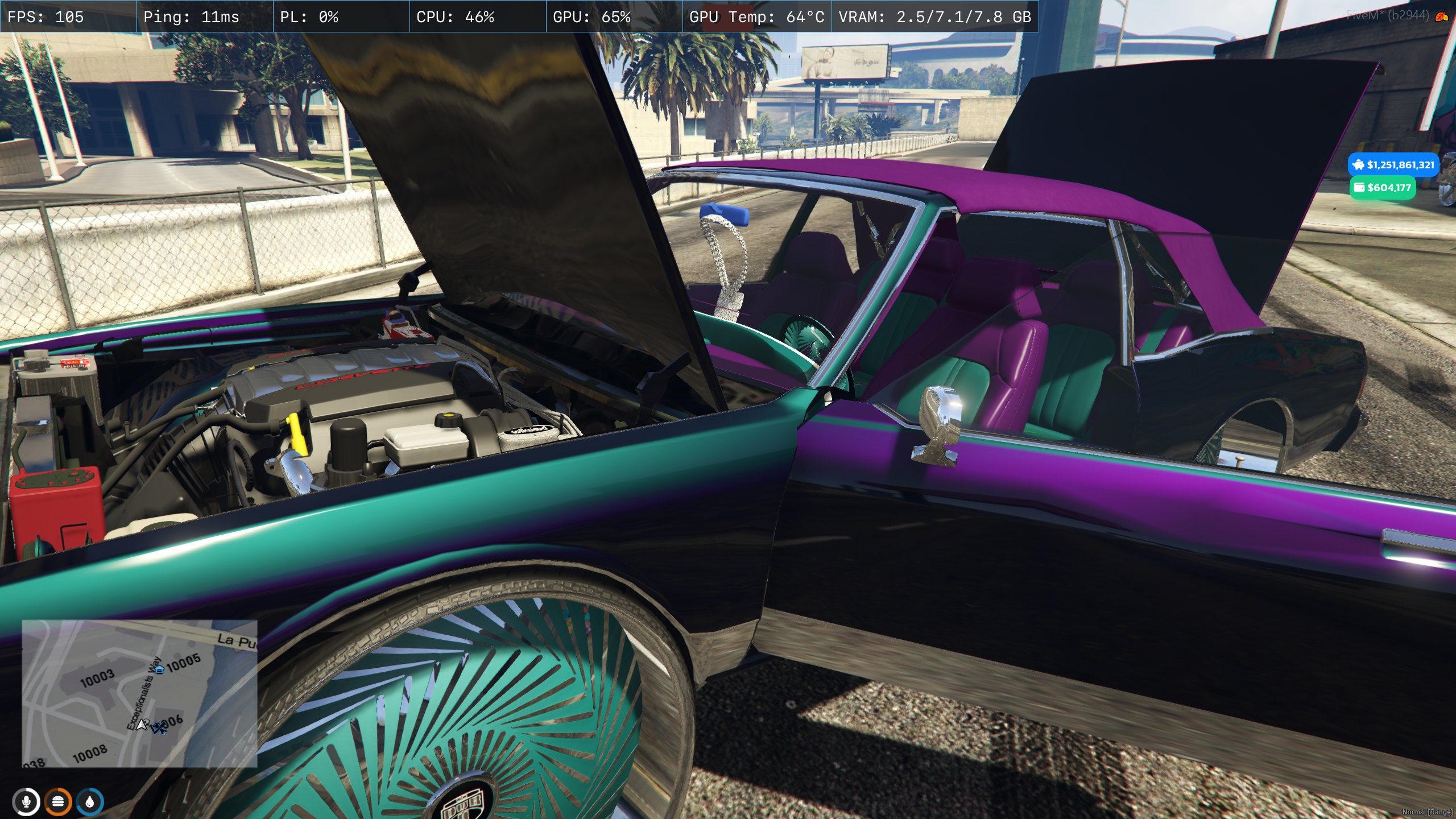1456x819 pixels.
Task: Click the piggy bank icon on the cash badge
Action: [x=1358, y=166]
